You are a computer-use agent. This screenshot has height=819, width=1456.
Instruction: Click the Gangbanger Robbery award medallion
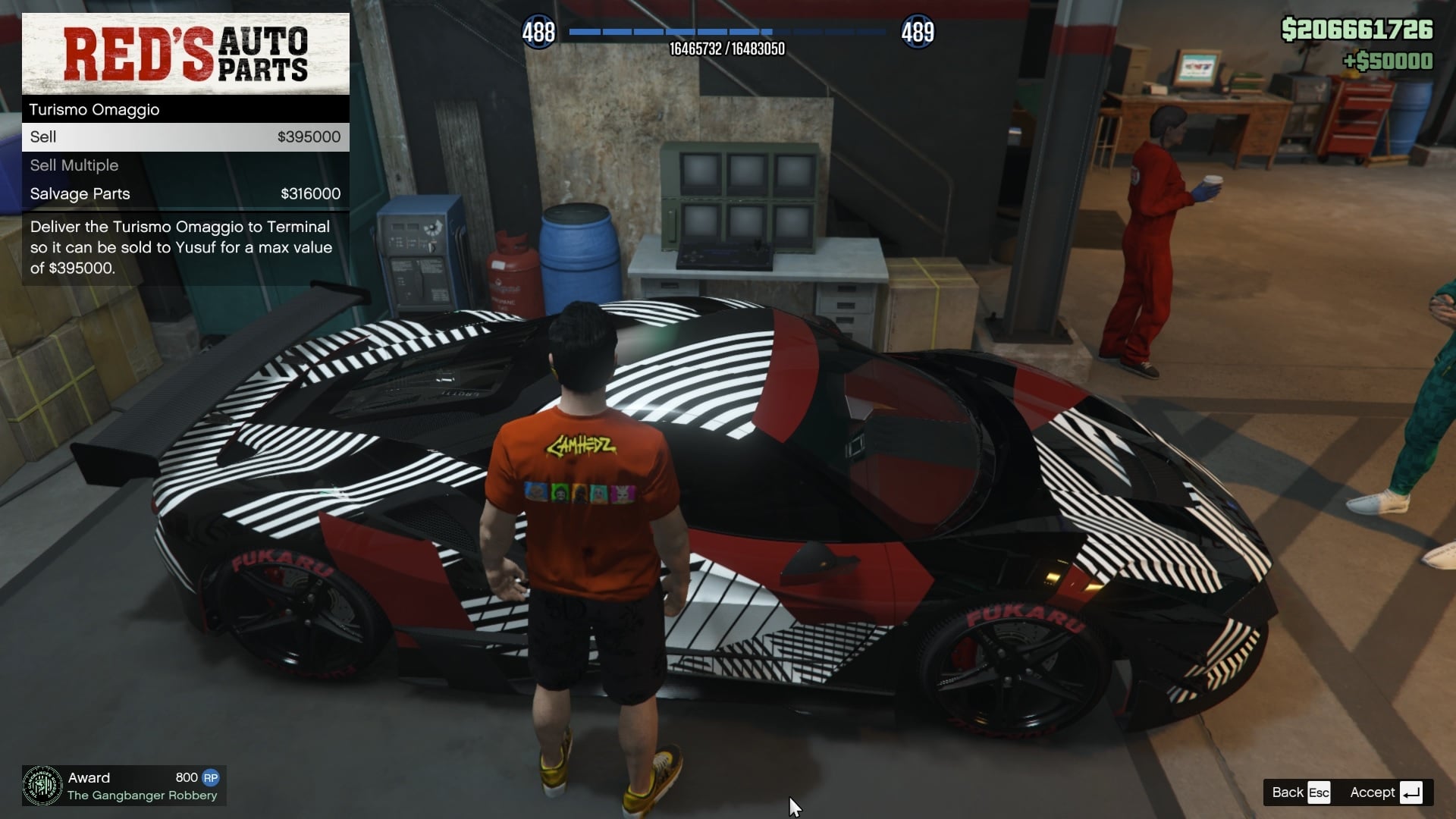coord(42,786)
